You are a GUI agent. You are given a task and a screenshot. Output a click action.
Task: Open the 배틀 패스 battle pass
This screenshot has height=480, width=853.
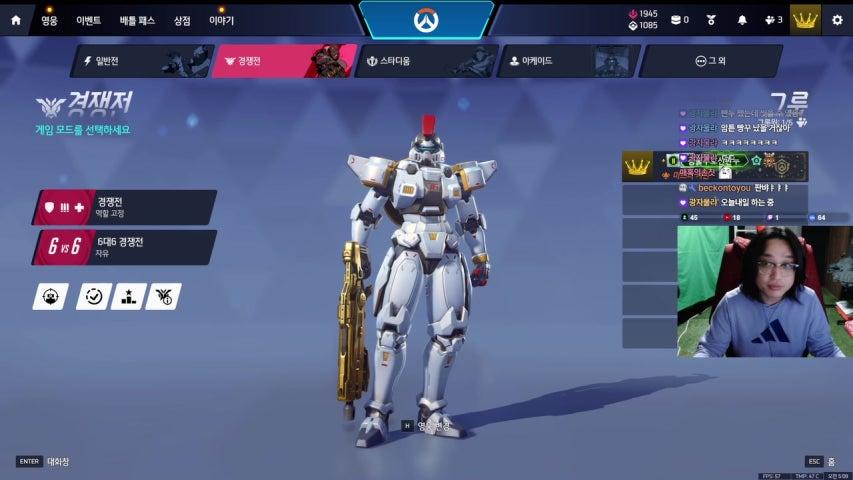tap(137, 20)
